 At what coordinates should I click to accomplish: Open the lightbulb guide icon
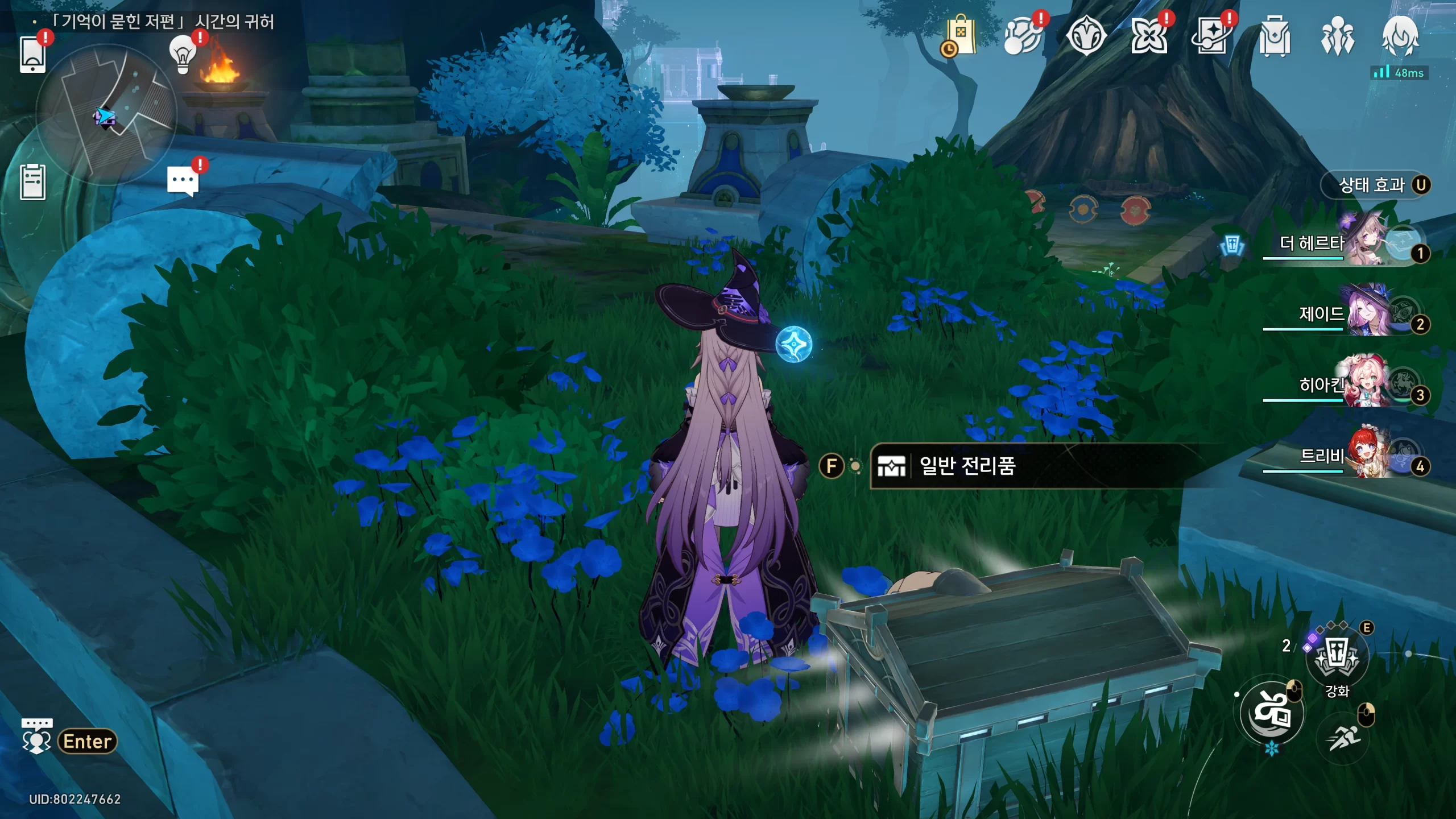coord(183,54)
